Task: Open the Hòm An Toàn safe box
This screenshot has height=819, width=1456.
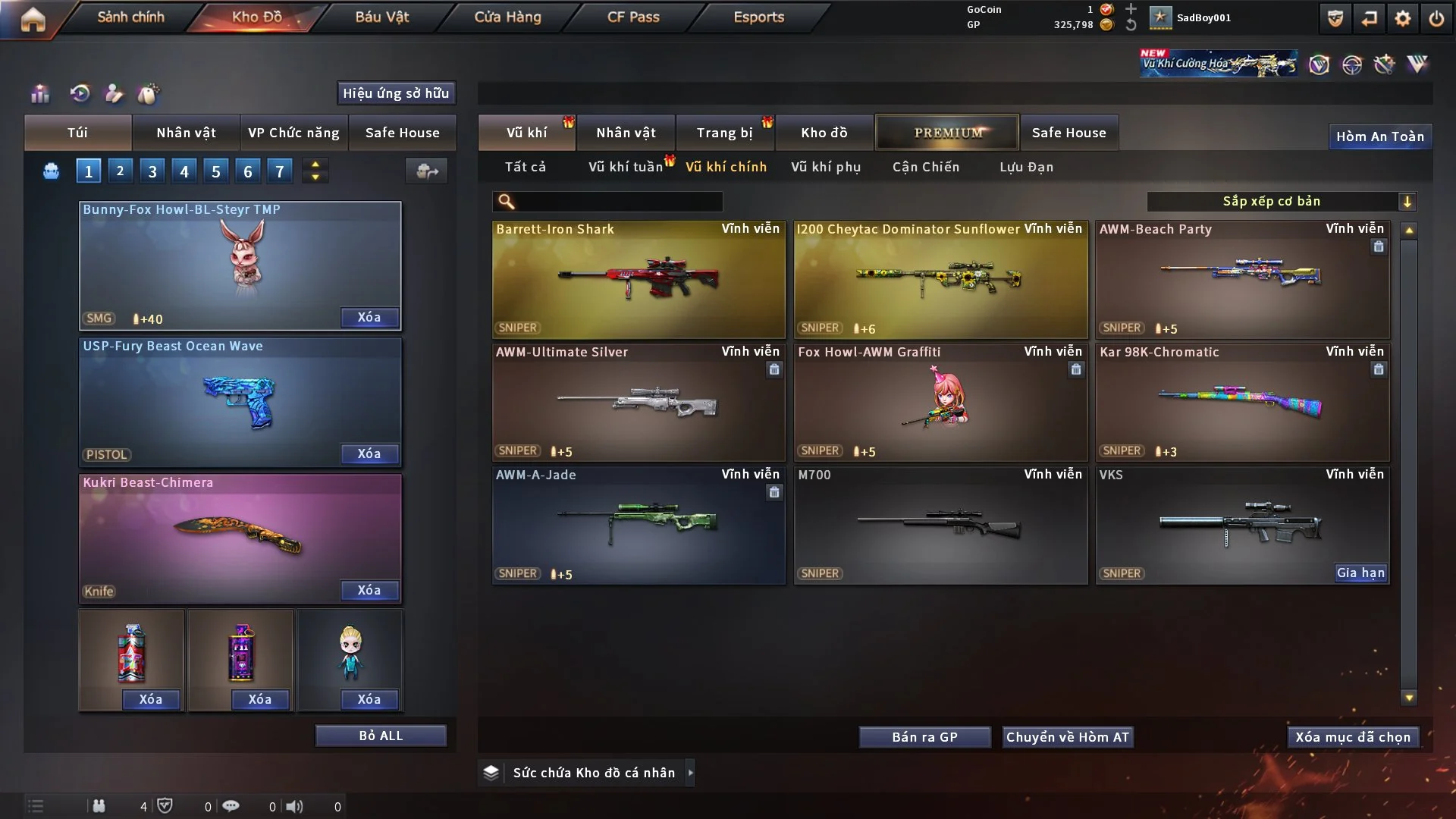Action: (x=1380, y=136)
